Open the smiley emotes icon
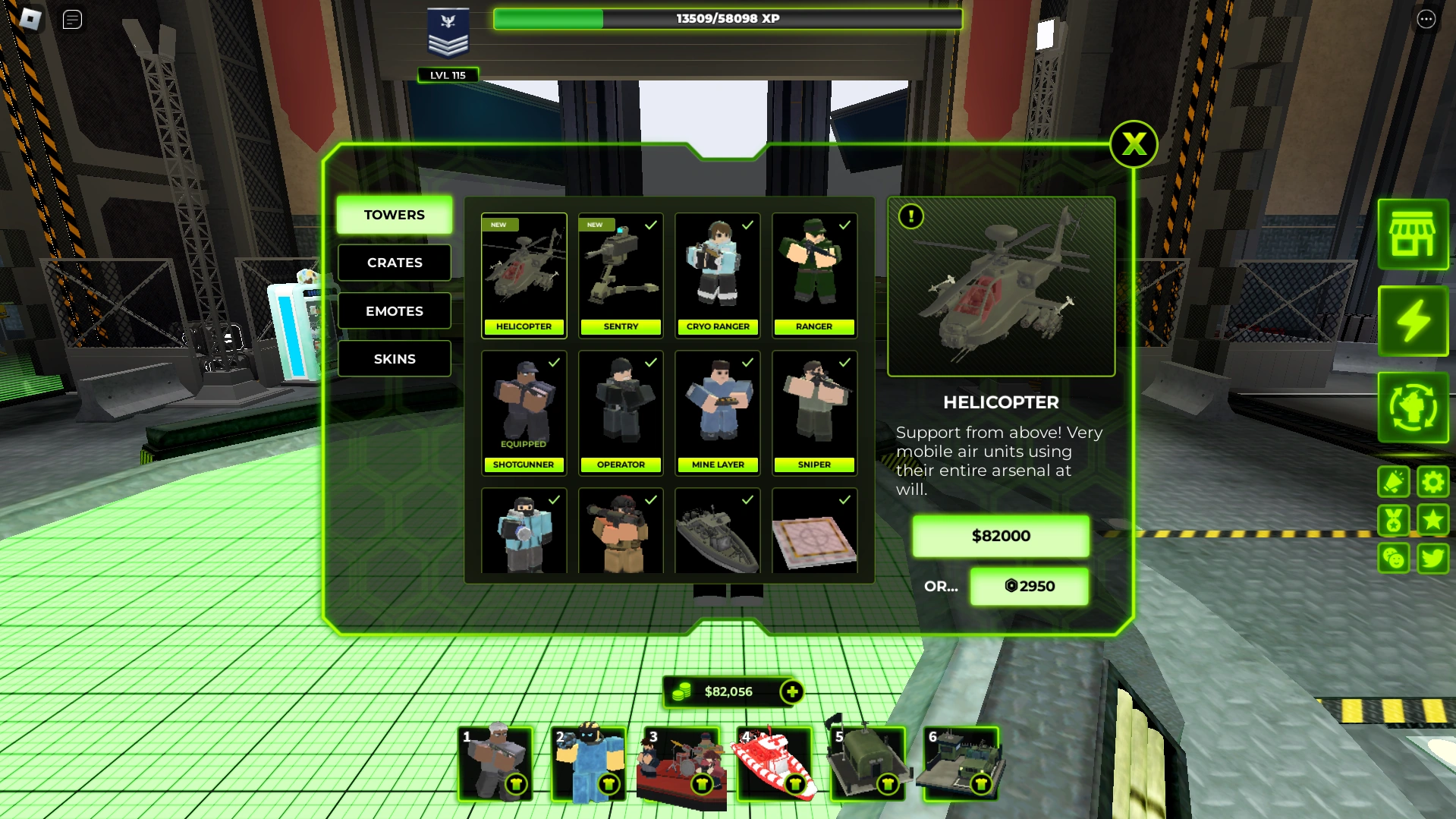1456x819 pixels. (x=1394, y=558)
